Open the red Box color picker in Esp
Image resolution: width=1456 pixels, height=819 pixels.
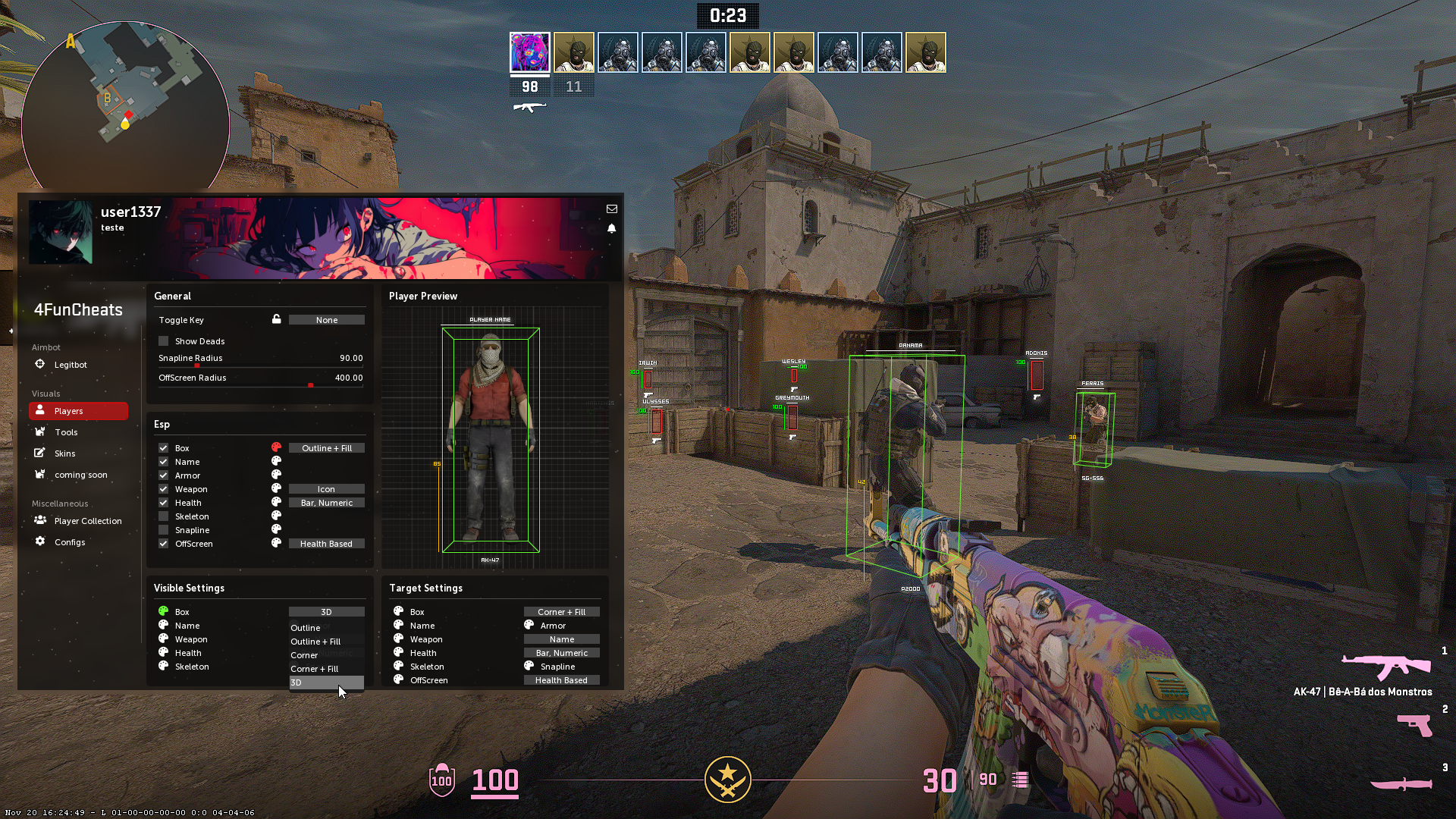[x=276, y=447]
